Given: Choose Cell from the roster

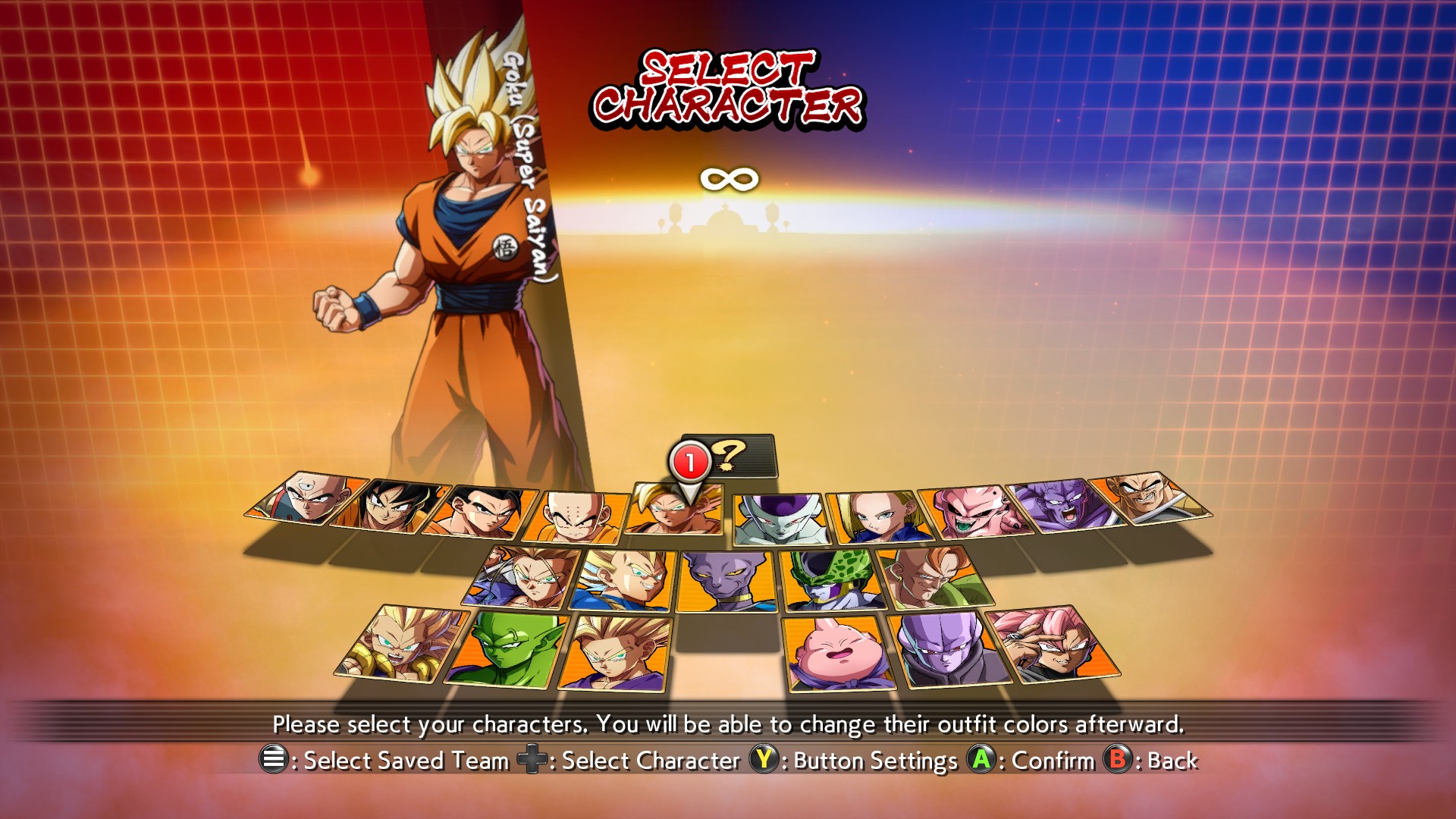Looking at the screenshot, I should pos(833,581).
